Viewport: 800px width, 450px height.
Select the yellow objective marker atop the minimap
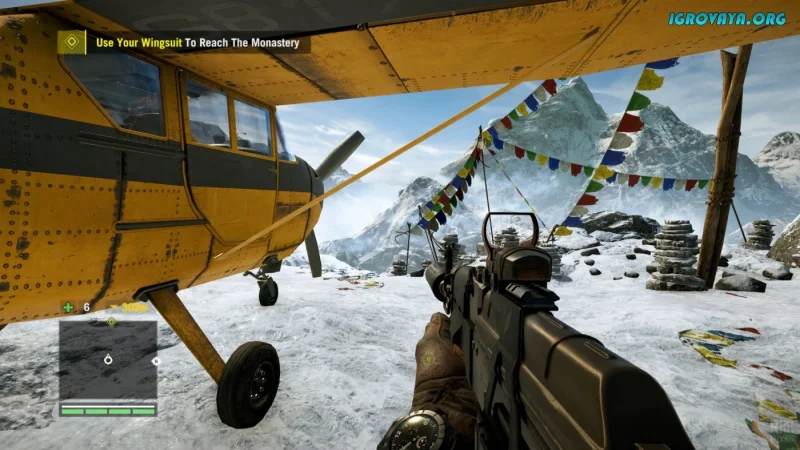coord(112,322)
